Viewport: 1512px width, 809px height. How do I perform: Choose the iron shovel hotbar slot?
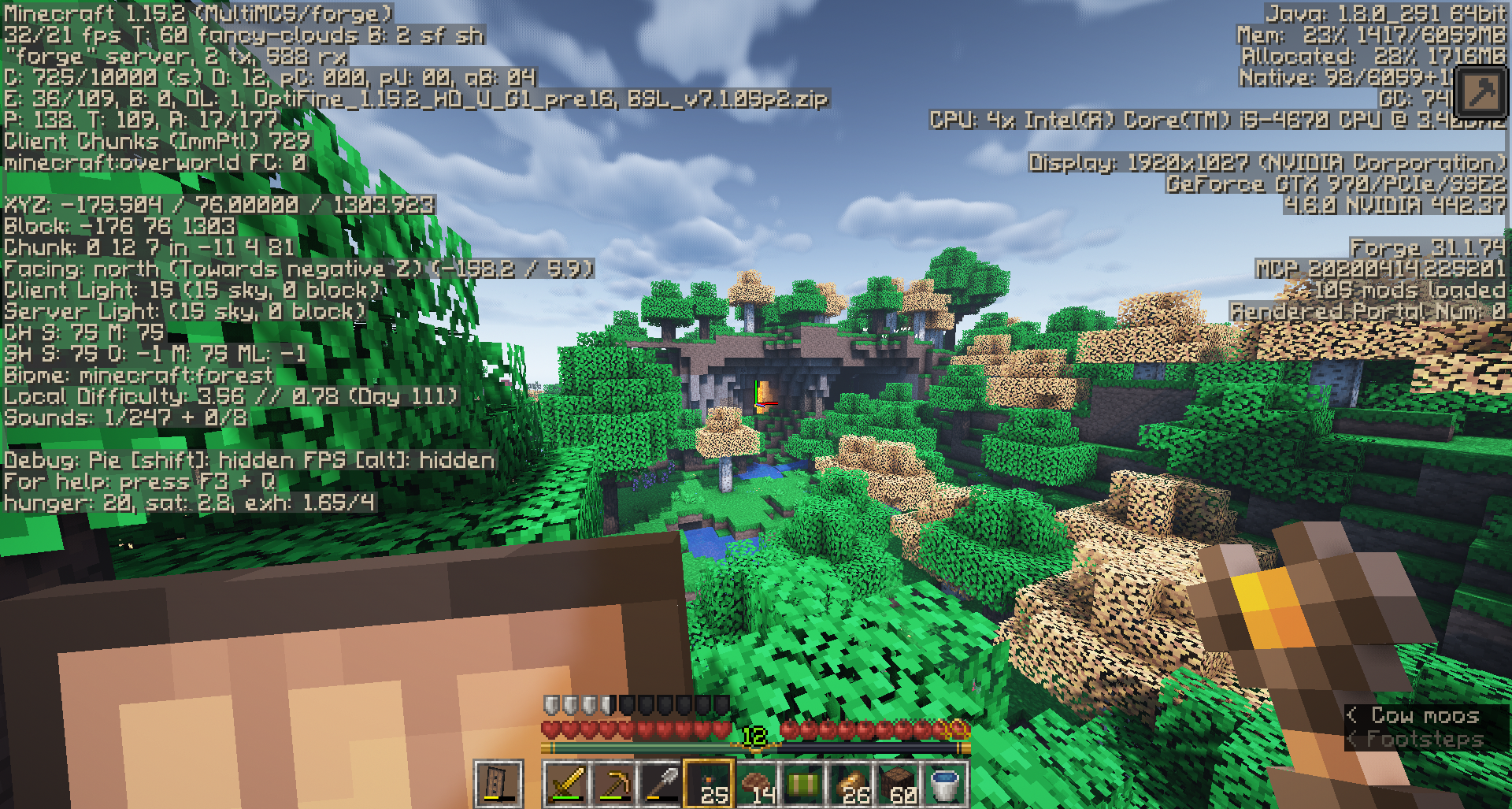[x=661, y=784]
